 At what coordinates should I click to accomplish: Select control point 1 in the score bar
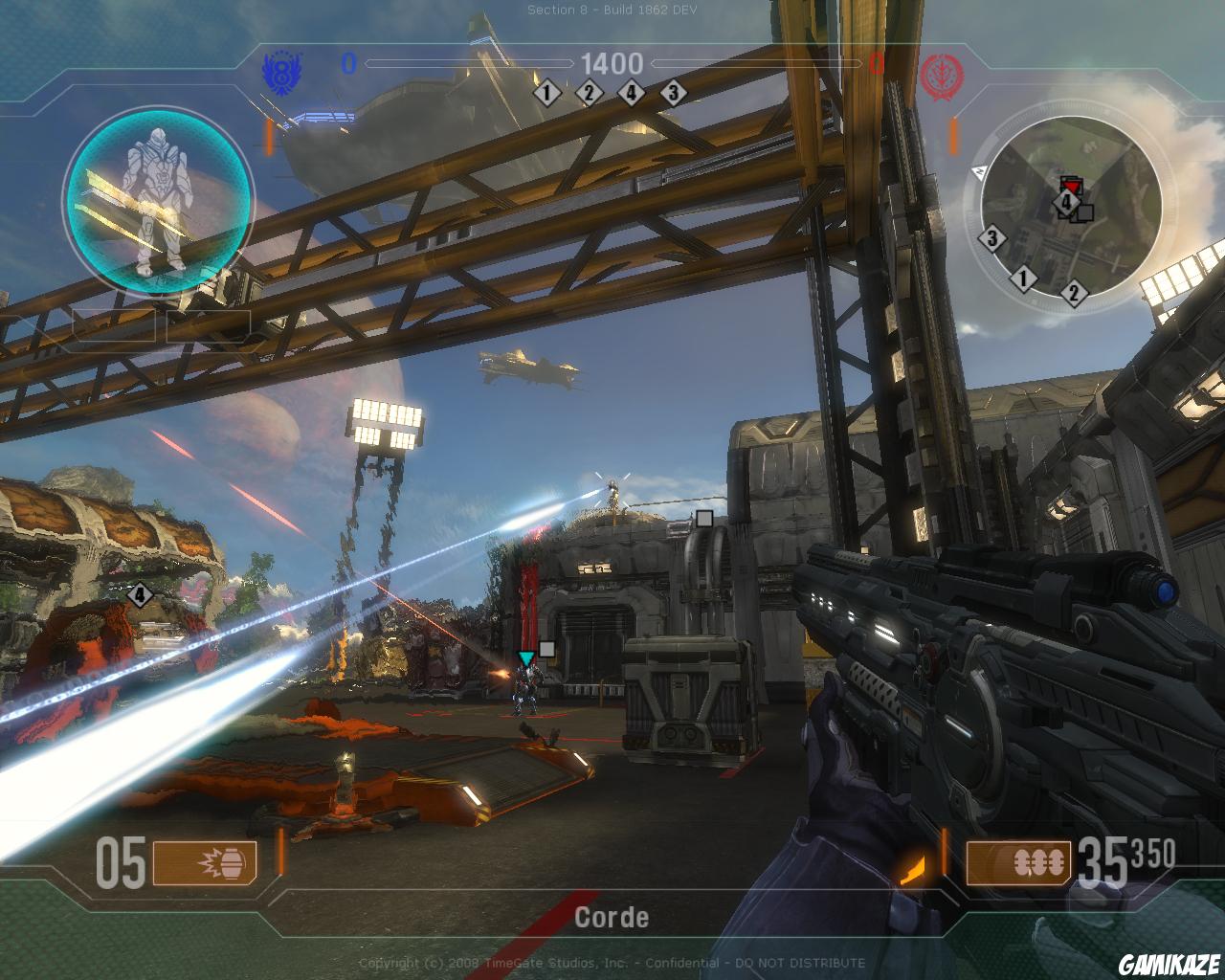tap(547, 93)
